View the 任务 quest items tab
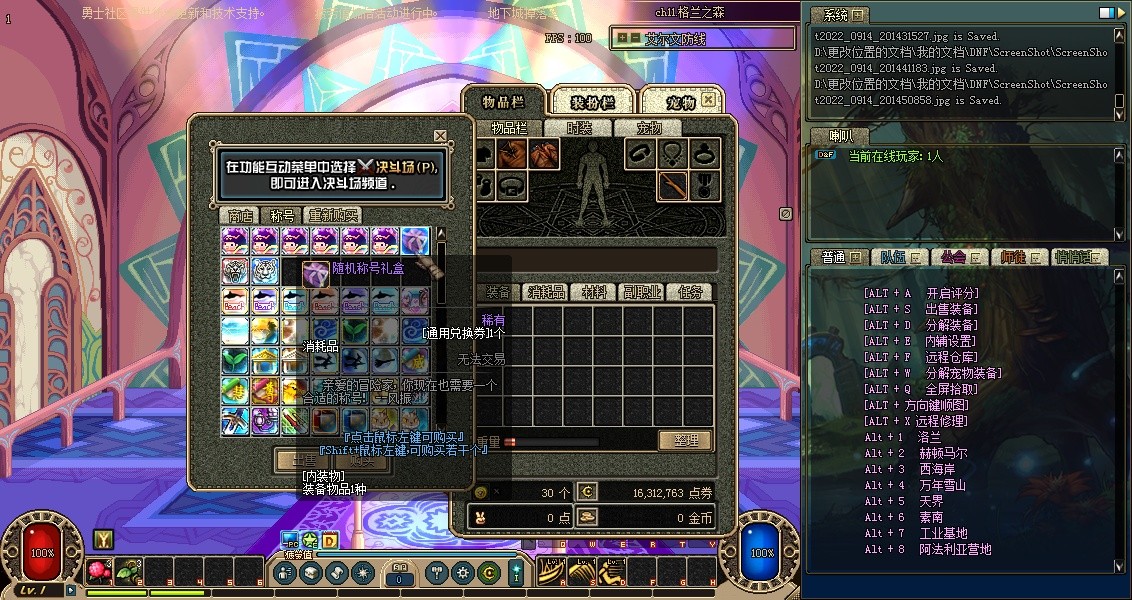1132x600 pixels. click(x=690, y=292)
